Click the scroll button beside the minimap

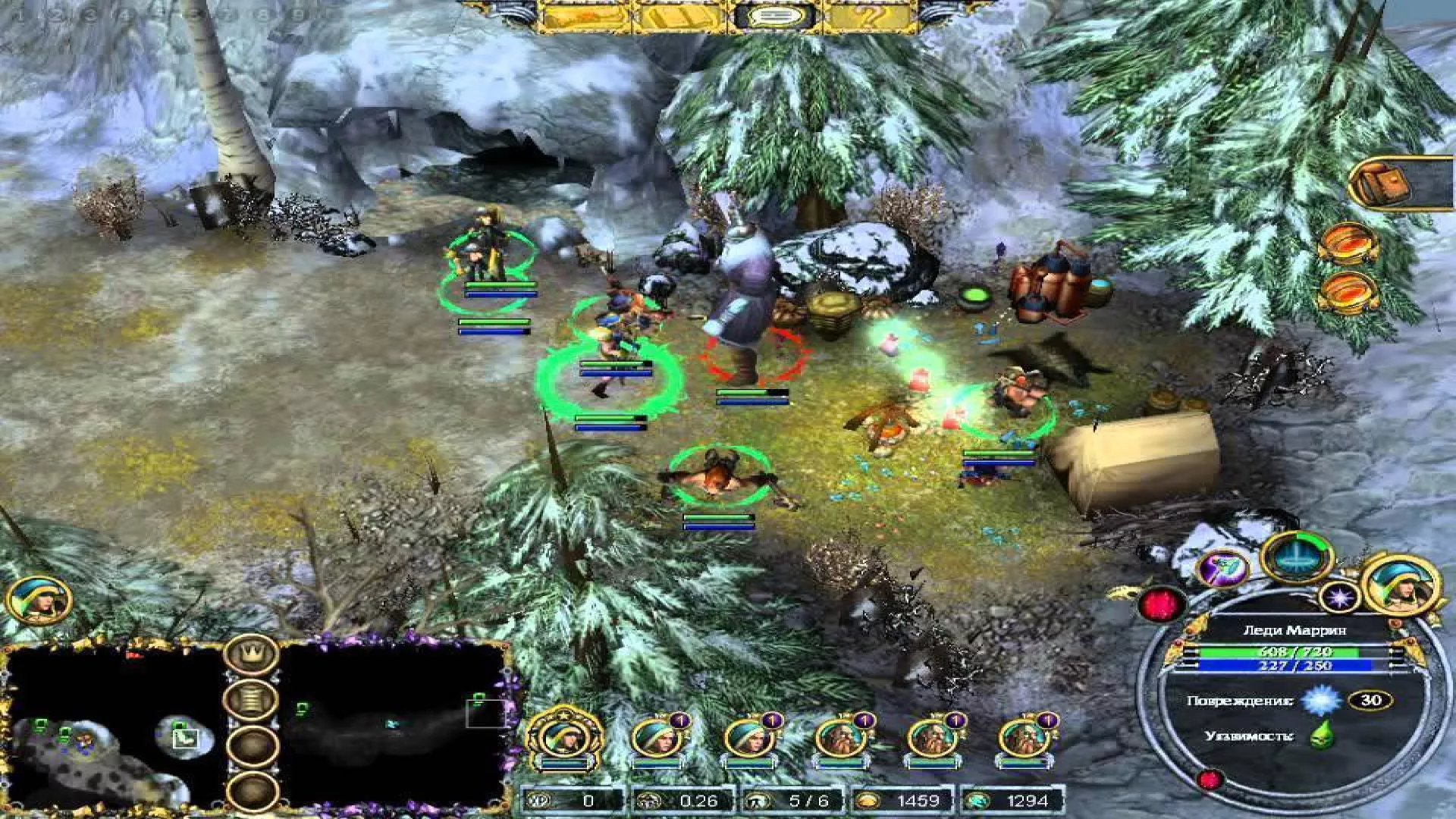(x=252, y=699)
